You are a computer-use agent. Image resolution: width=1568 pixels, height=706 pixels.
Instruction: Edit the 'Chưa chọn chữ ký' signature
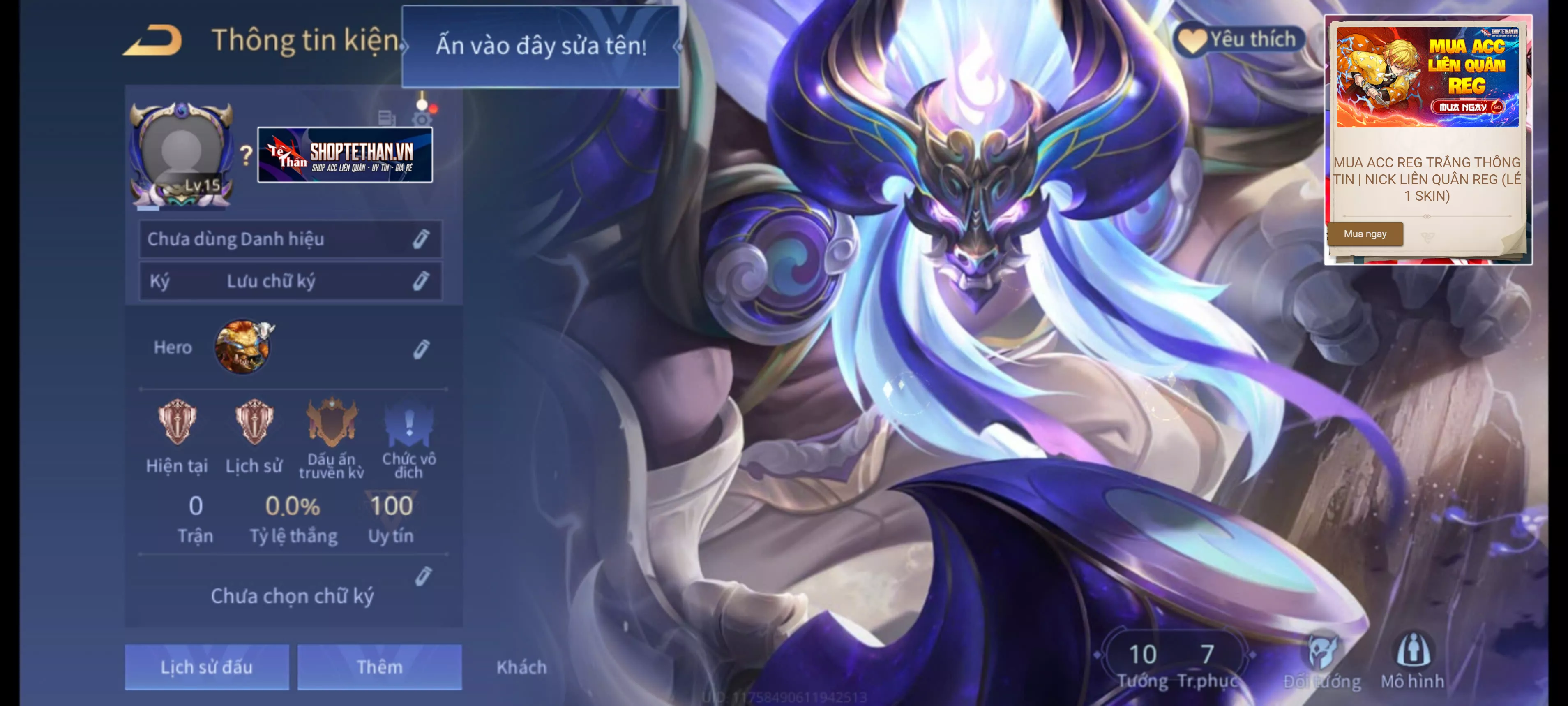click(424, 576)
